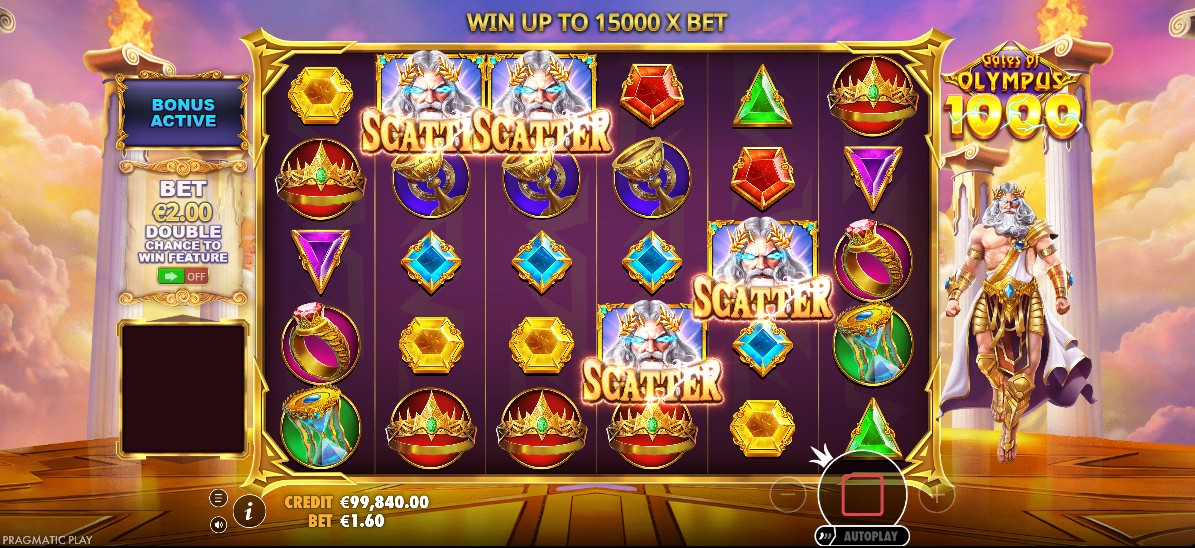Viewport: 1195px width, 548px height.
Task: Open the info paytable button
Action: tap(249, 511)
